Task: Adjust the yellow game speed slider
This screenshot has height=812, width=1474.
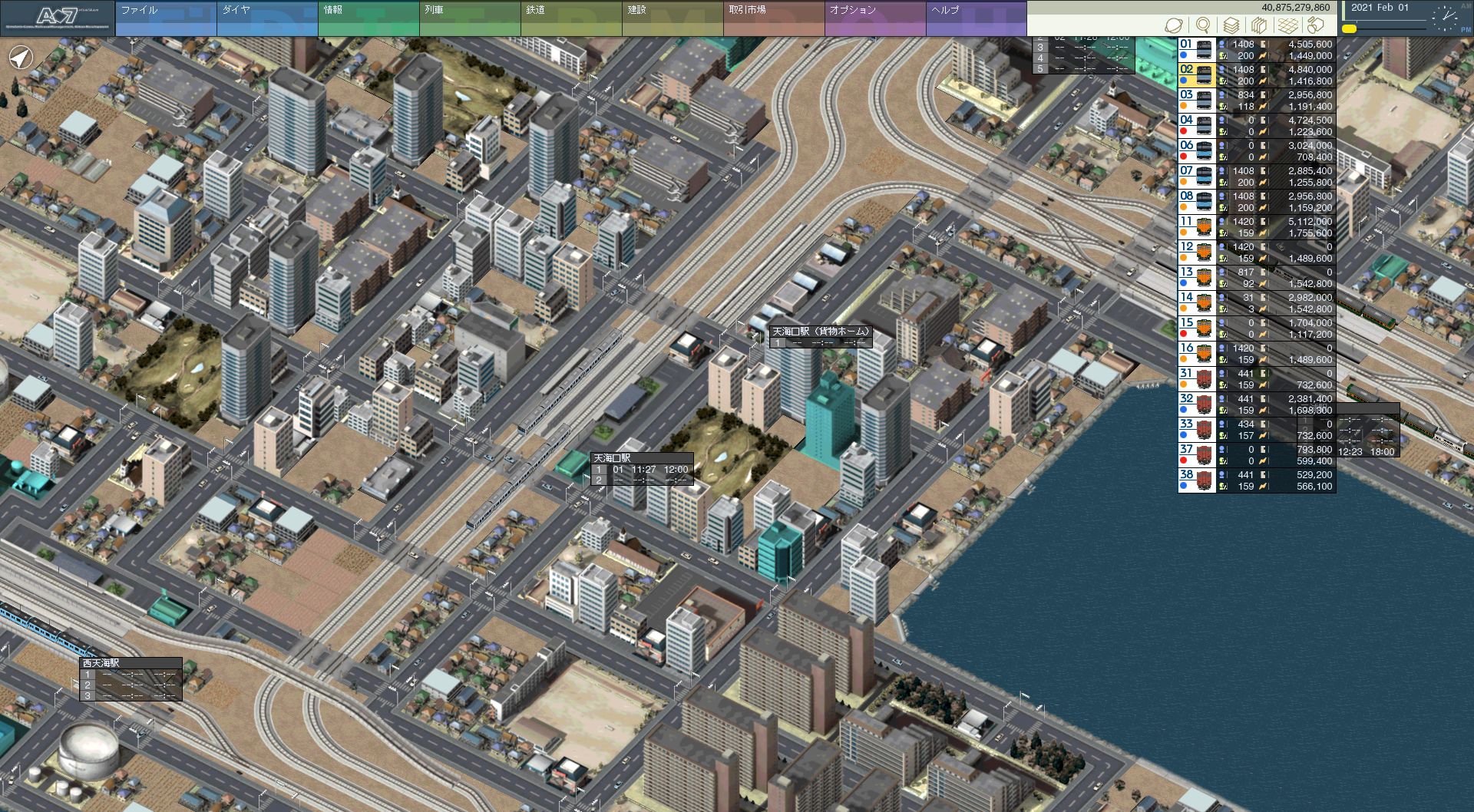Action: pos(1349,29)
